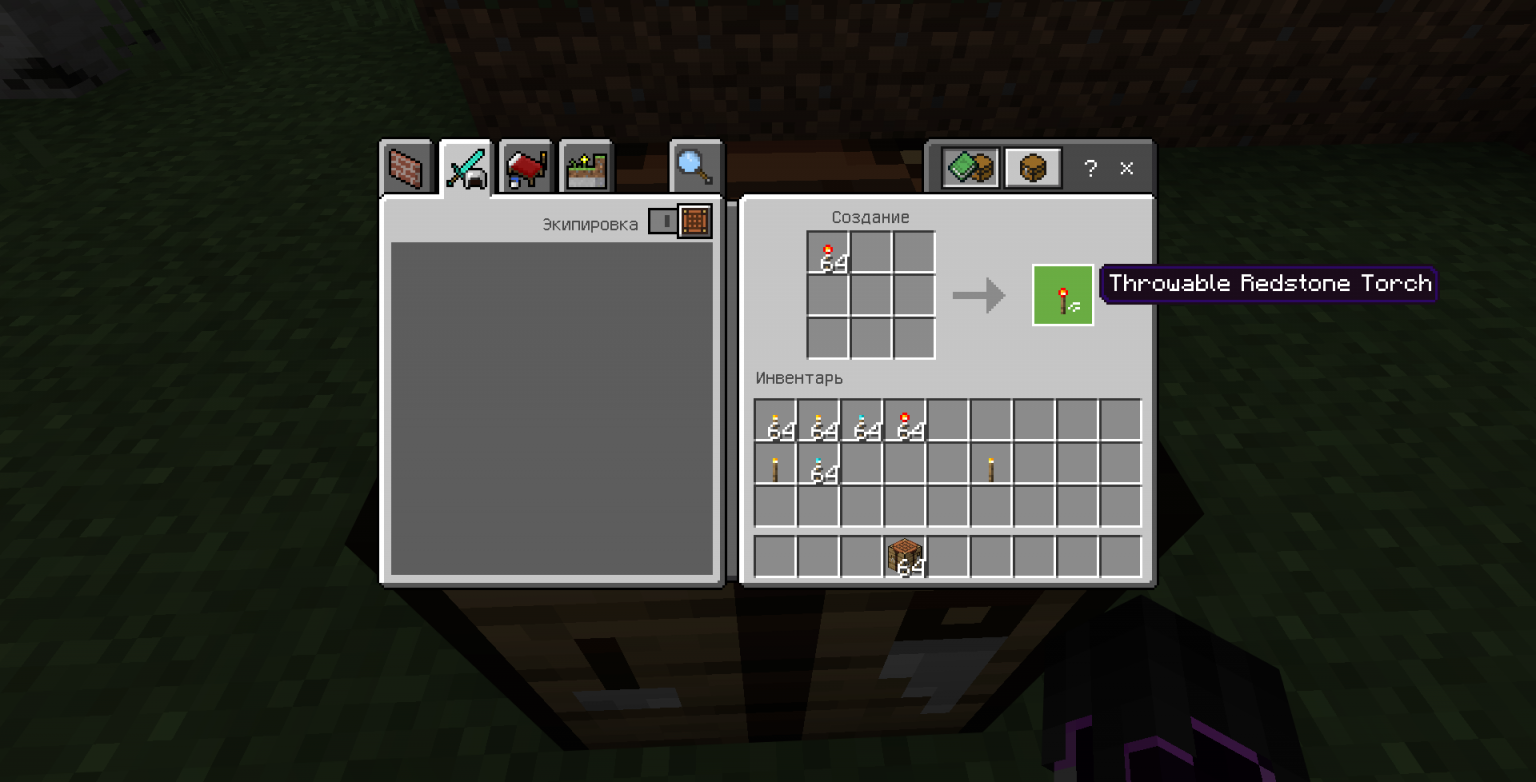The image size is (1536, 782).
Task: Pick up the redstone torch stack in crafting grid
Action: click(828, 252)
